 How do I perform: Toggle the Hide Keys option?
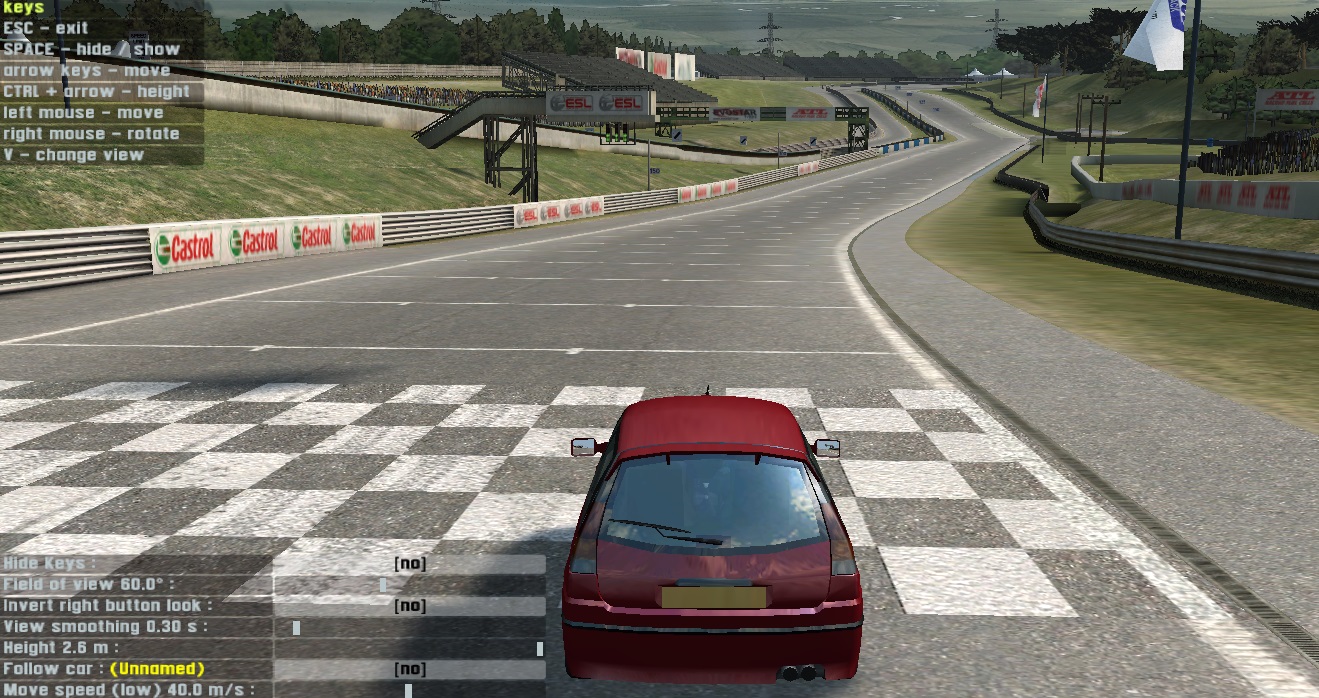tap(409, 564)
